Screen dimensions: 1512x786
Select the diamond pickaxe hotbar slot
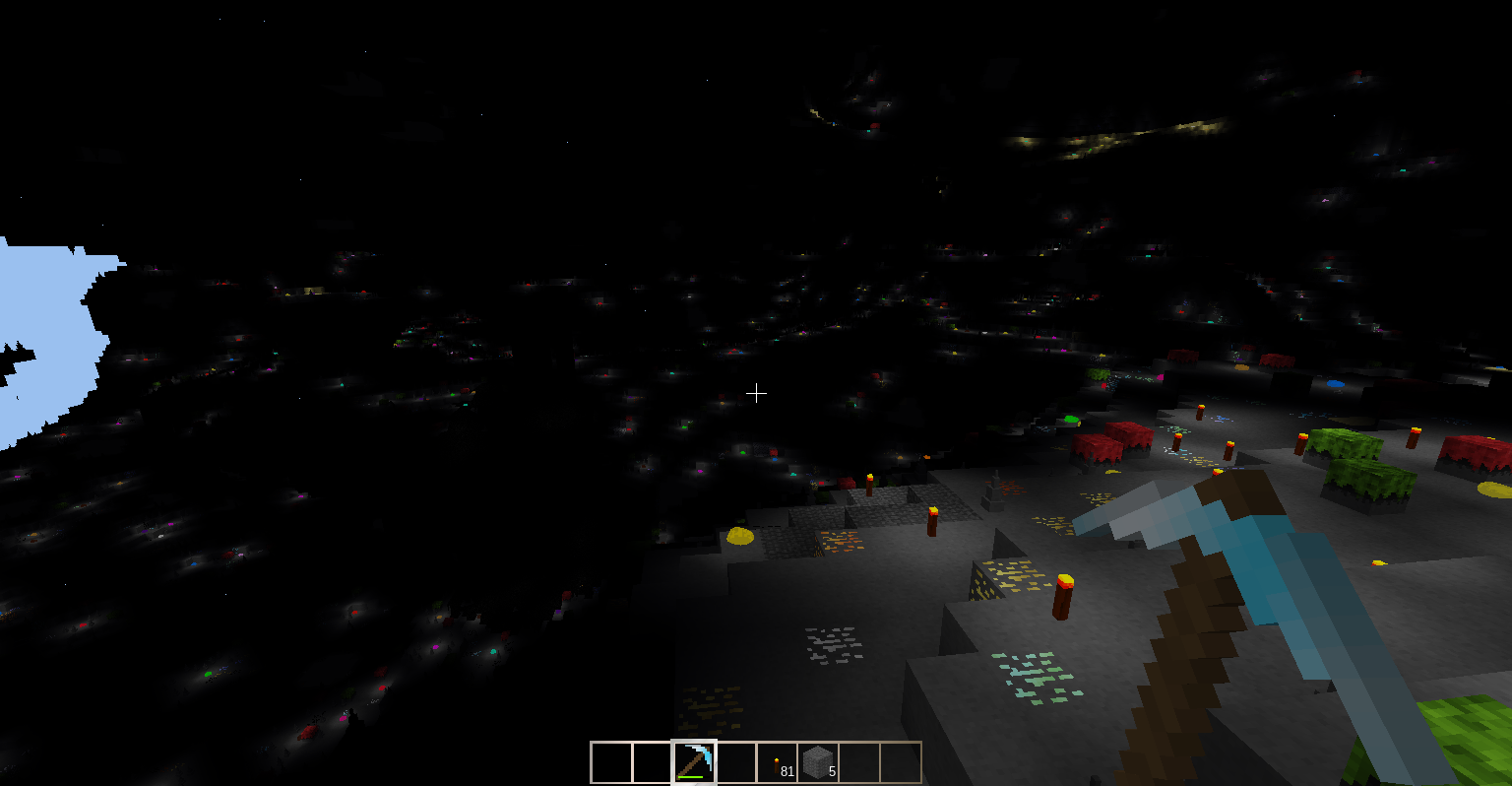(694, 762)
